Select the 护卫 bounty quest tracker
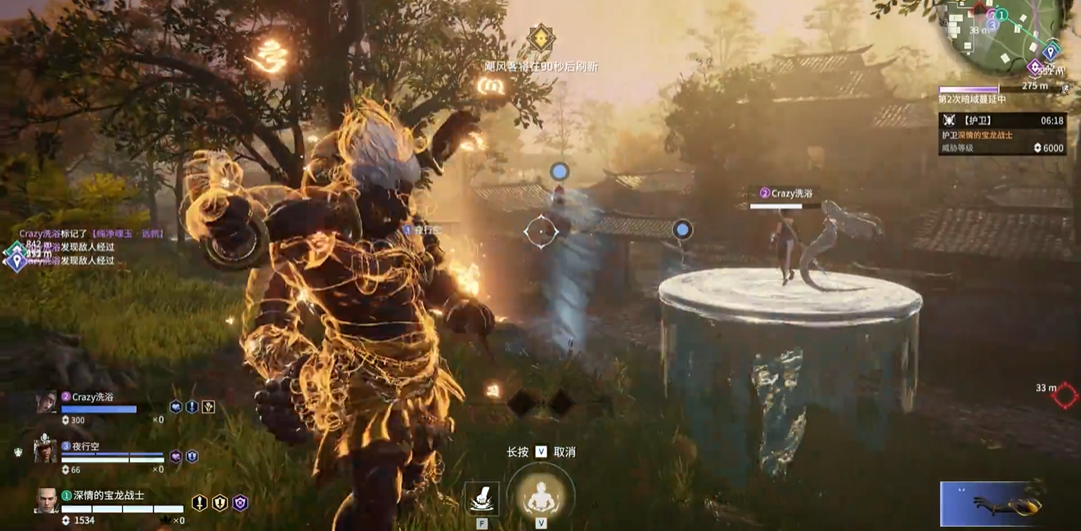1081x531 pixels. (x=1002, y=134)
